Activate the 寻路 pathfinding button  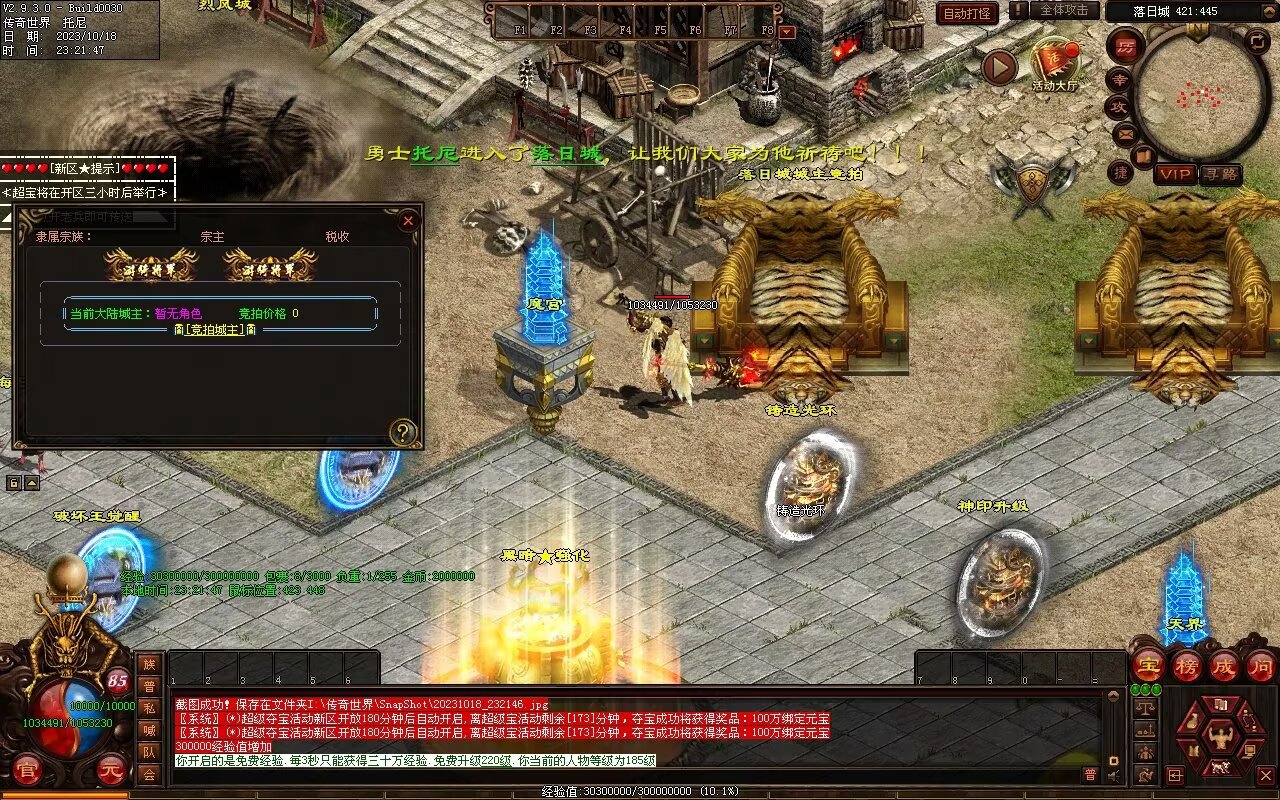coord(1220,174)
